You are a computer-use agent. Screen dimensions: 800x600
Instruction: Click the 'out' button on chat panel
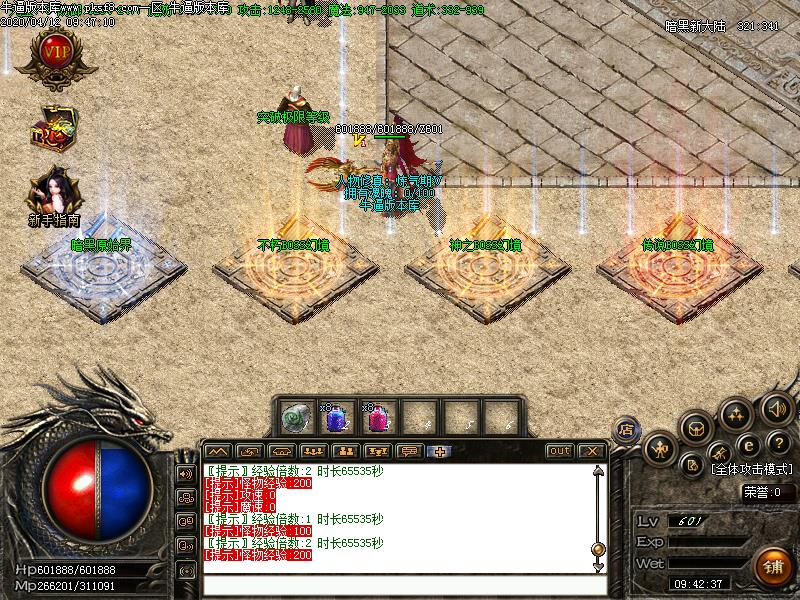pyautogui.click(x=560, y=451)
